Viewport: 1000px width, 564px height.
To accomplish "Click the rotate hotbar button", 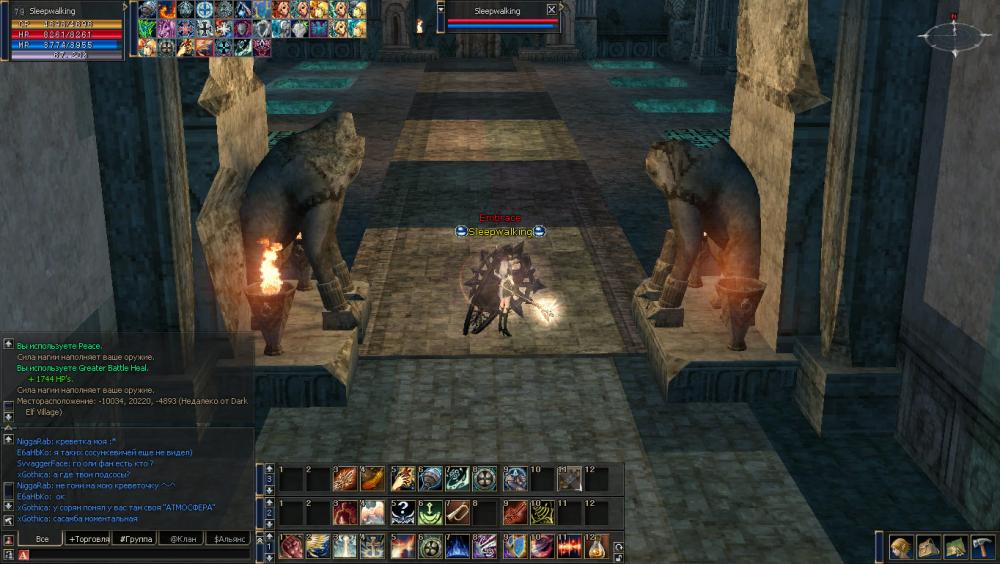I will [x=619, y=547].
